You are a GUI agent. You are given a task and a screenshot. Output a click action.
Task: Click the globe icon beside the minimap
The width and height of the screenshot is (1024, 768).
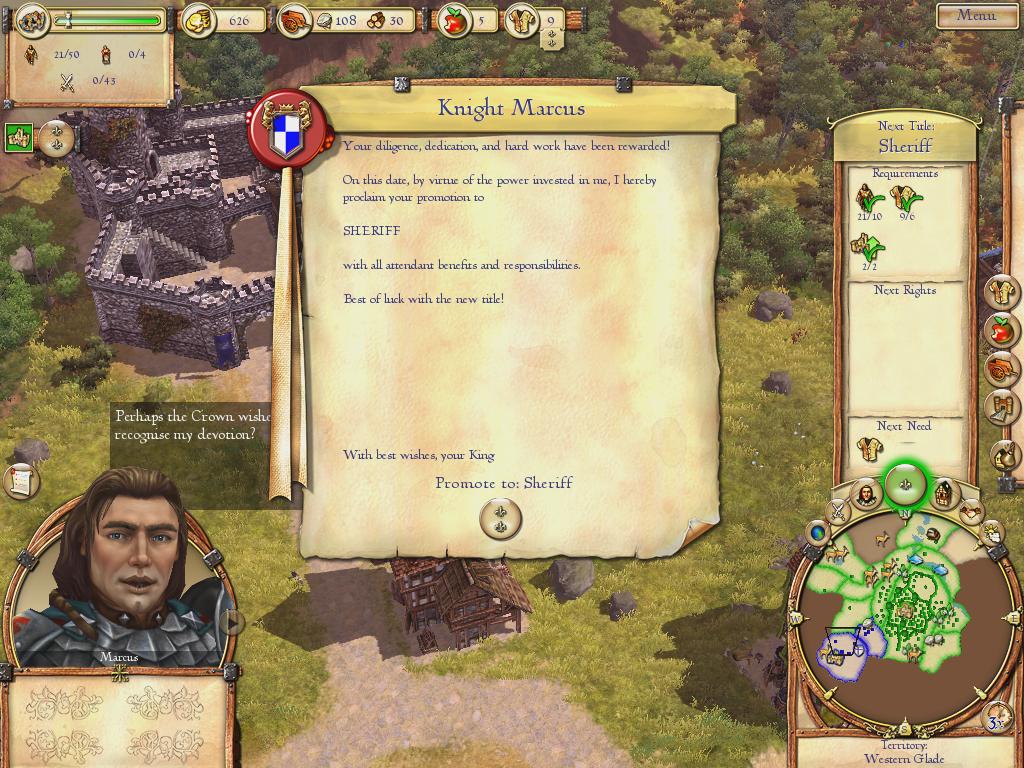819,533
